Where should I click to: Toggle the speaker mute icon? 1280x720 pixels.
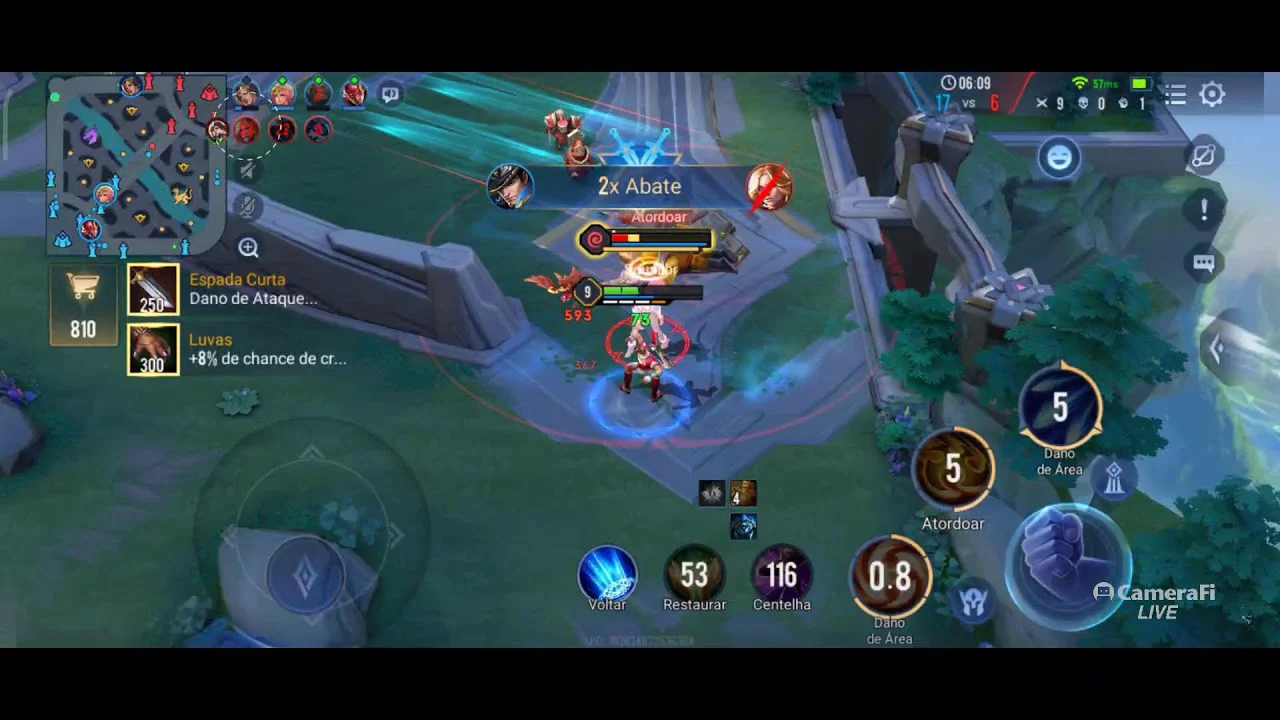point(248,171)
